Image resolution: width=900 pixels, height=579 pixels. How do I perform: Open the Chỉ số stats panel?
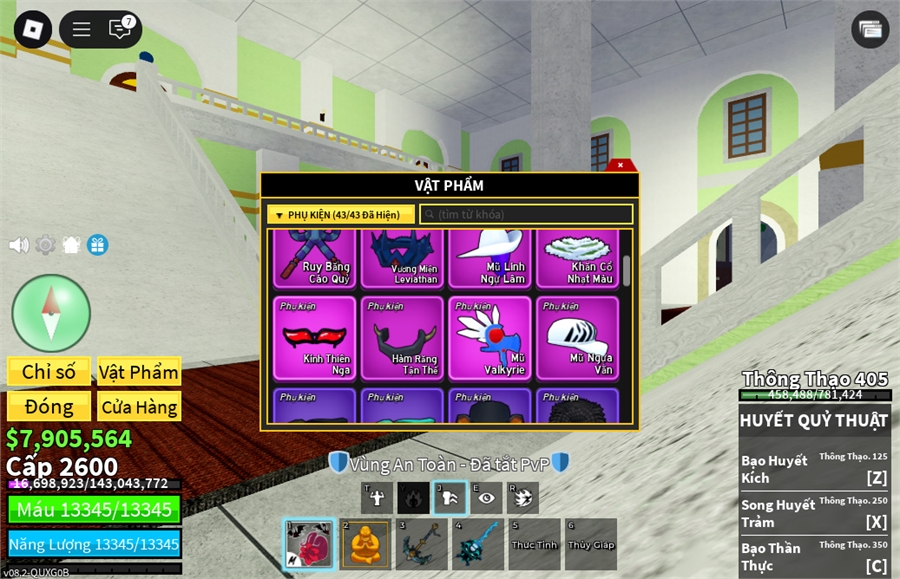click(49, 372)
